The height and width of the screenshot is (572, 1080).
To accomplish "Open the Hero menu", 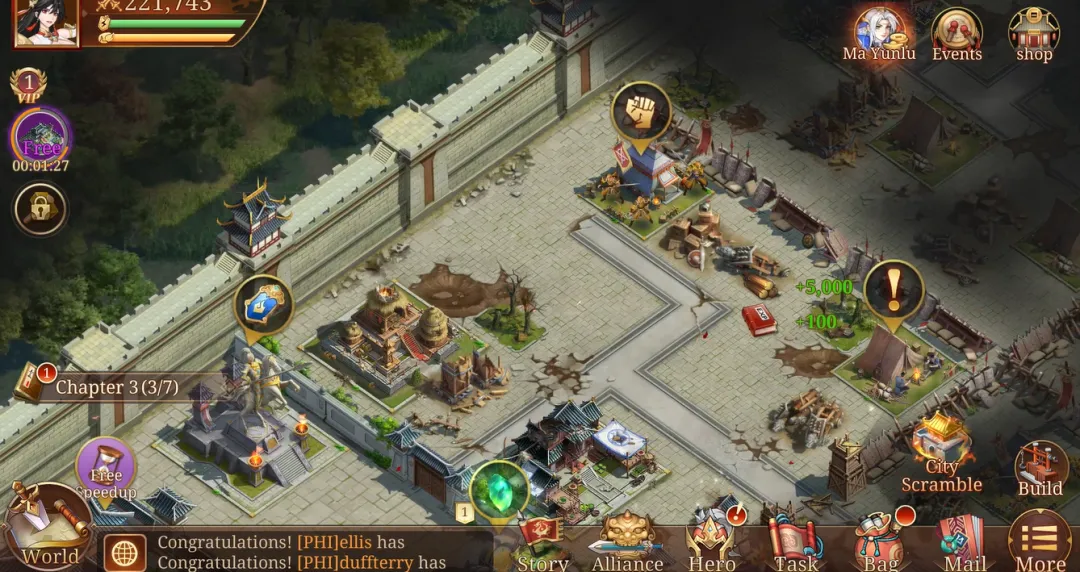I will click(712, 545).
